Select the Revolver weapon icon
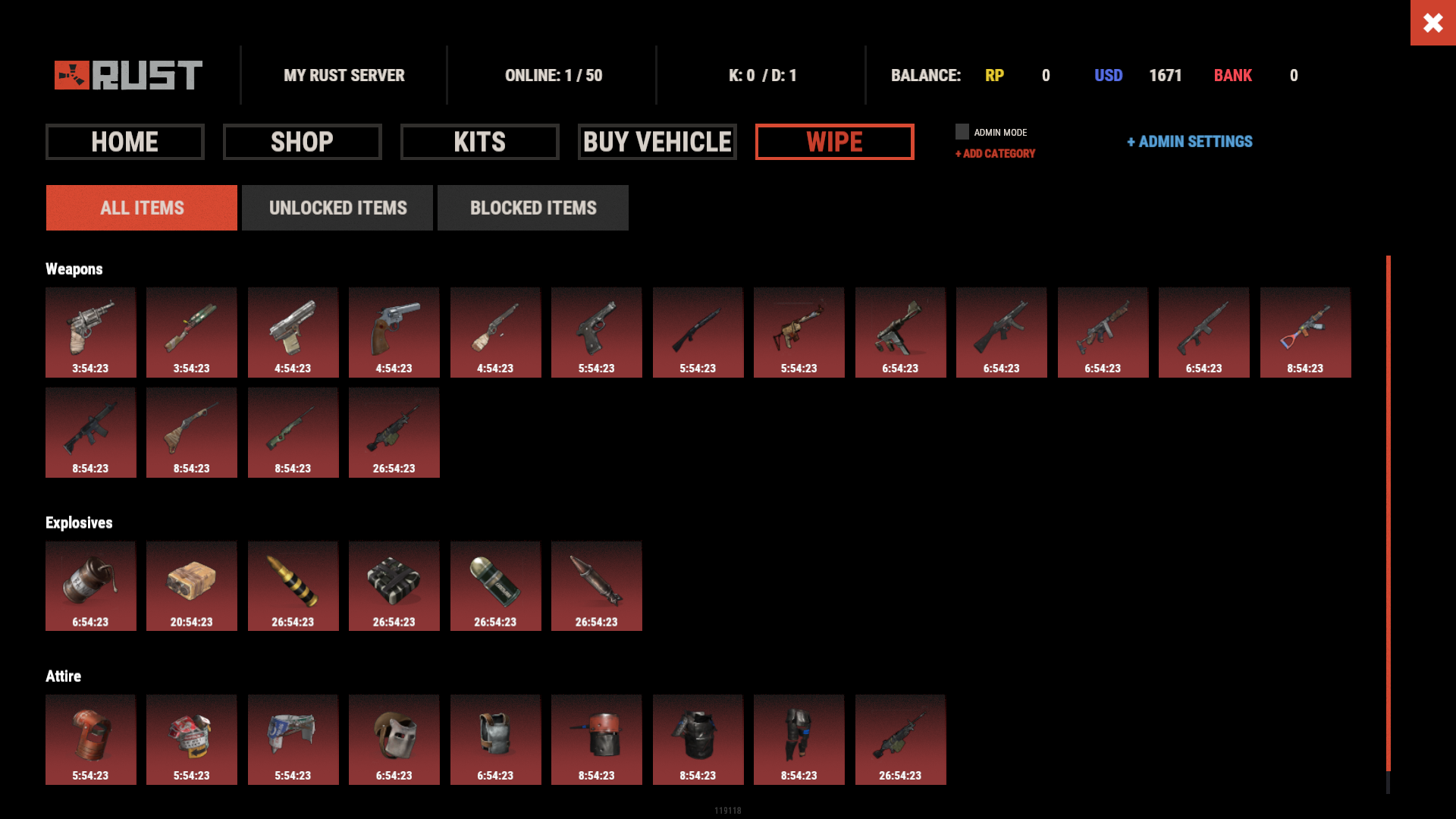This screenshot has width=1456, height=819. 90,332
